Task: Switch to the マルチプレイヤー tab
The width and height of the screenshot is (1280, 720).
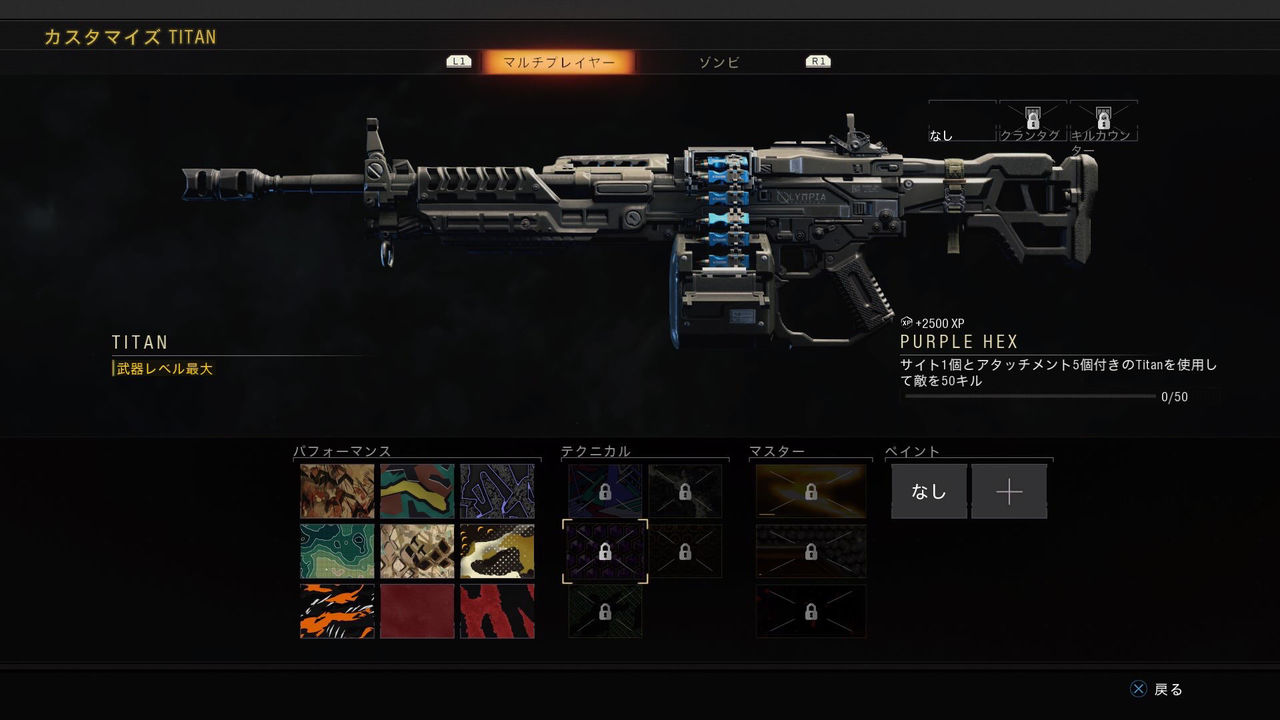Action: (558, 62)
